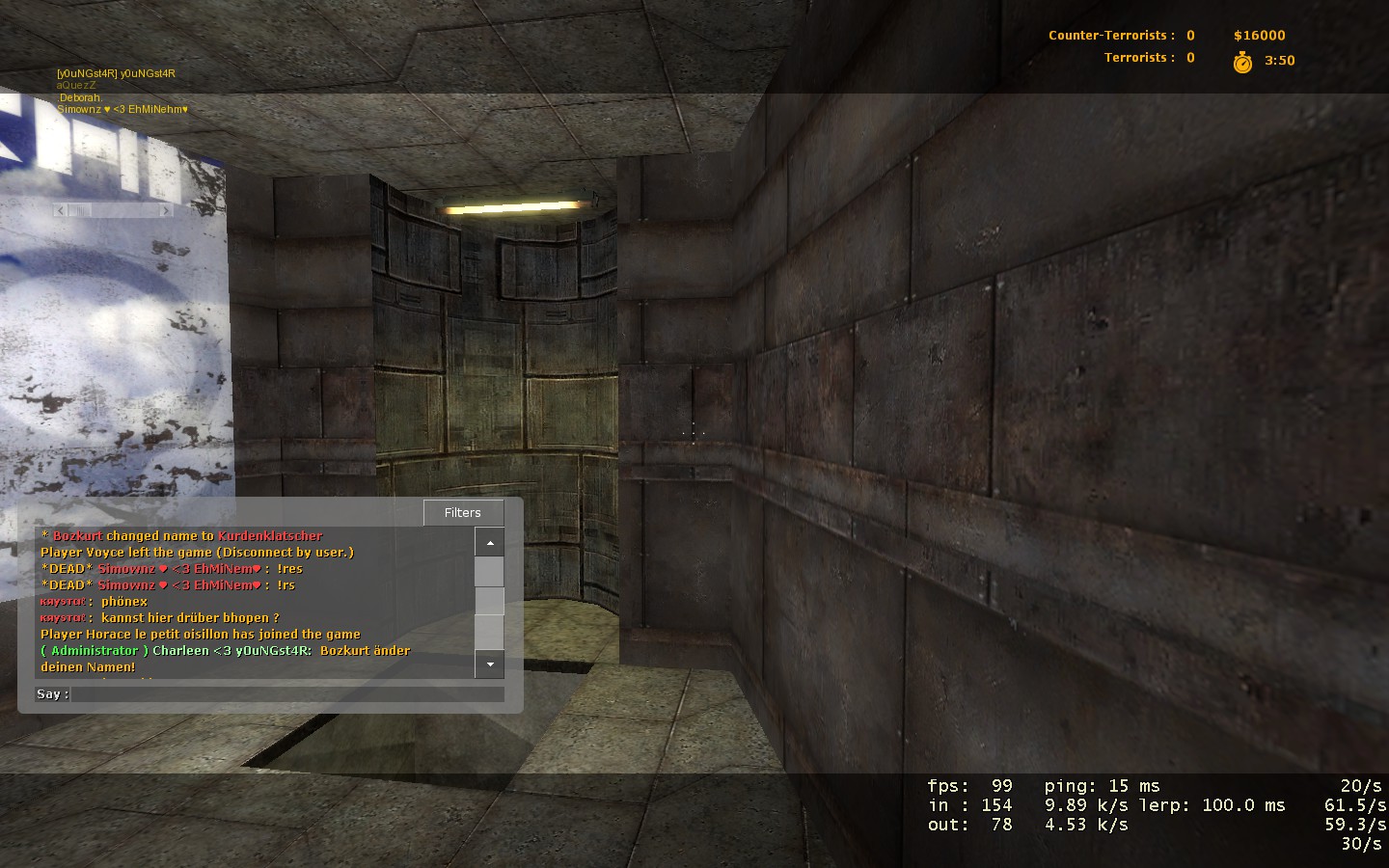Open the chat Filters button

coord(463,513)
